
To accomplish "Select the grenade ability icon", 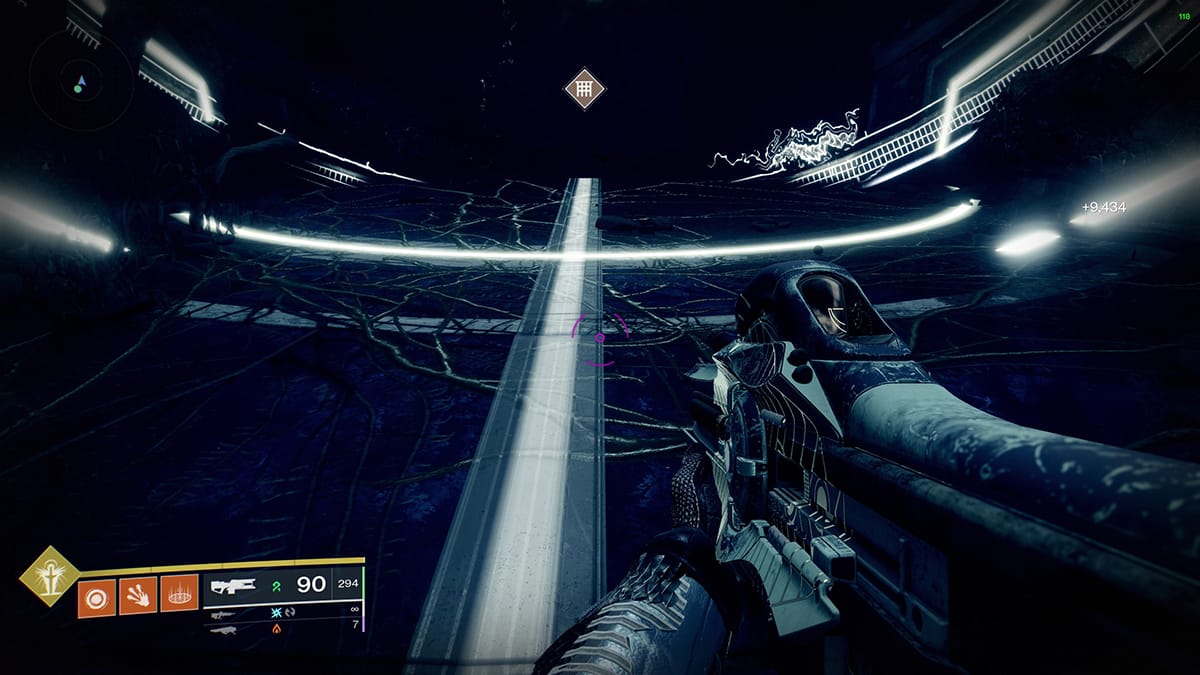I will [x=97, y=597].
